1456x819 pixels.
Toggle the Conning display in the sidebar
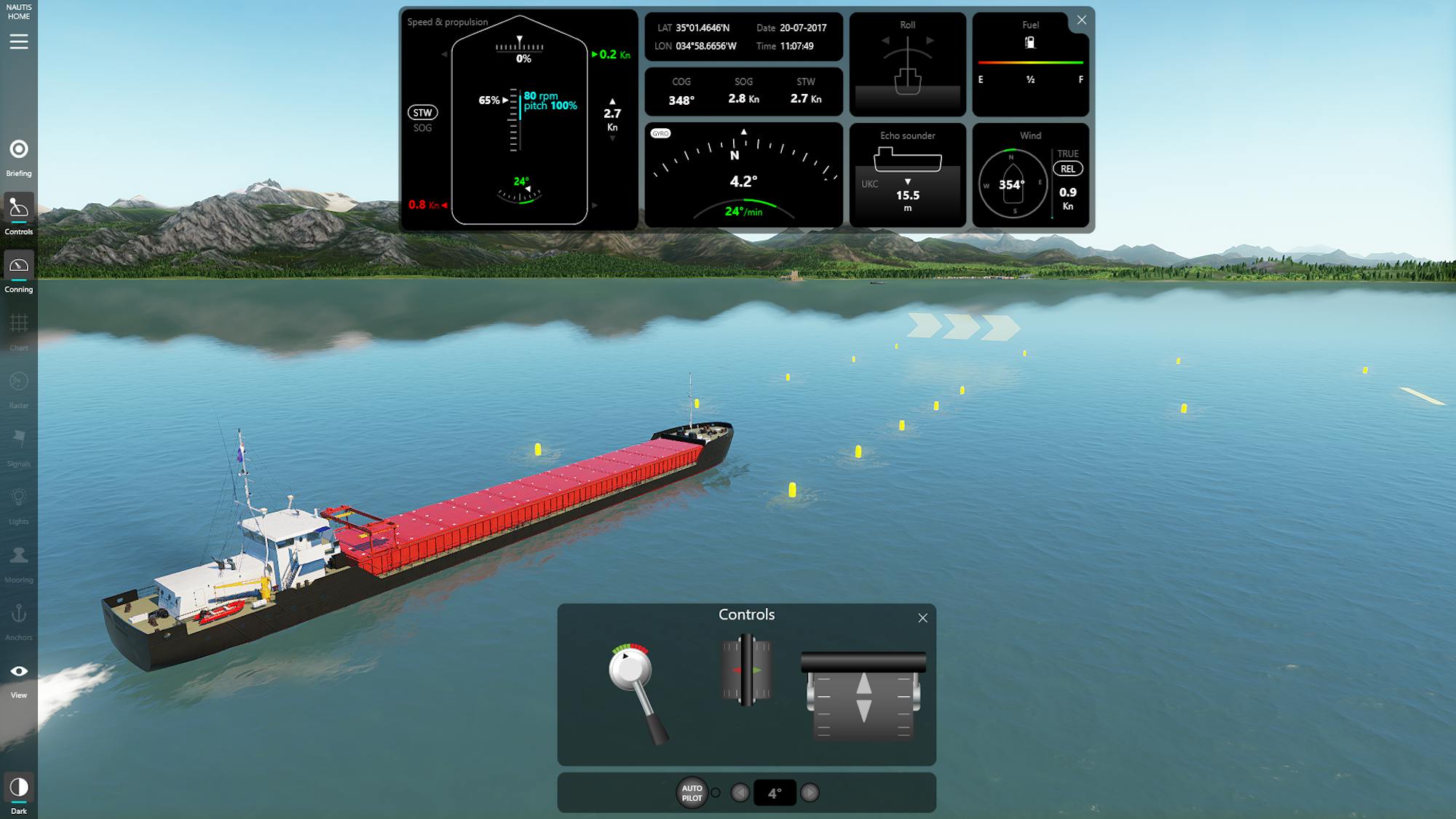(19, 272)
